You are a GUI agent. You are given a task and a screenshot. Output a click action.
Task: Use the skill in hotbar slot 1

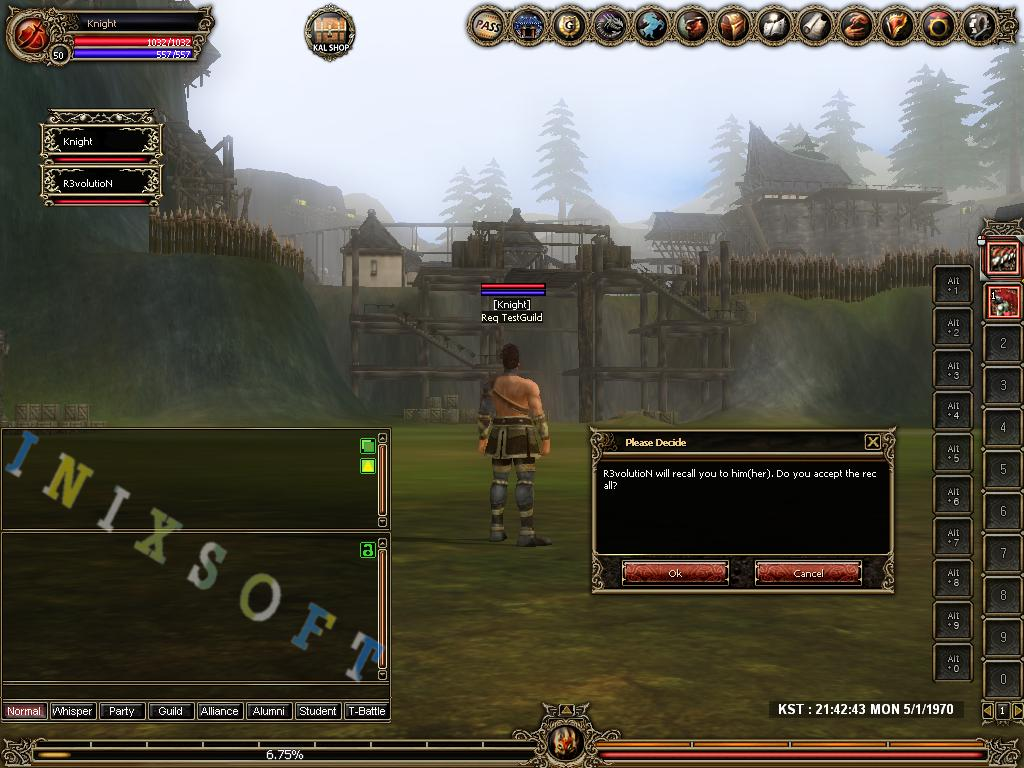coord(1003,301)
